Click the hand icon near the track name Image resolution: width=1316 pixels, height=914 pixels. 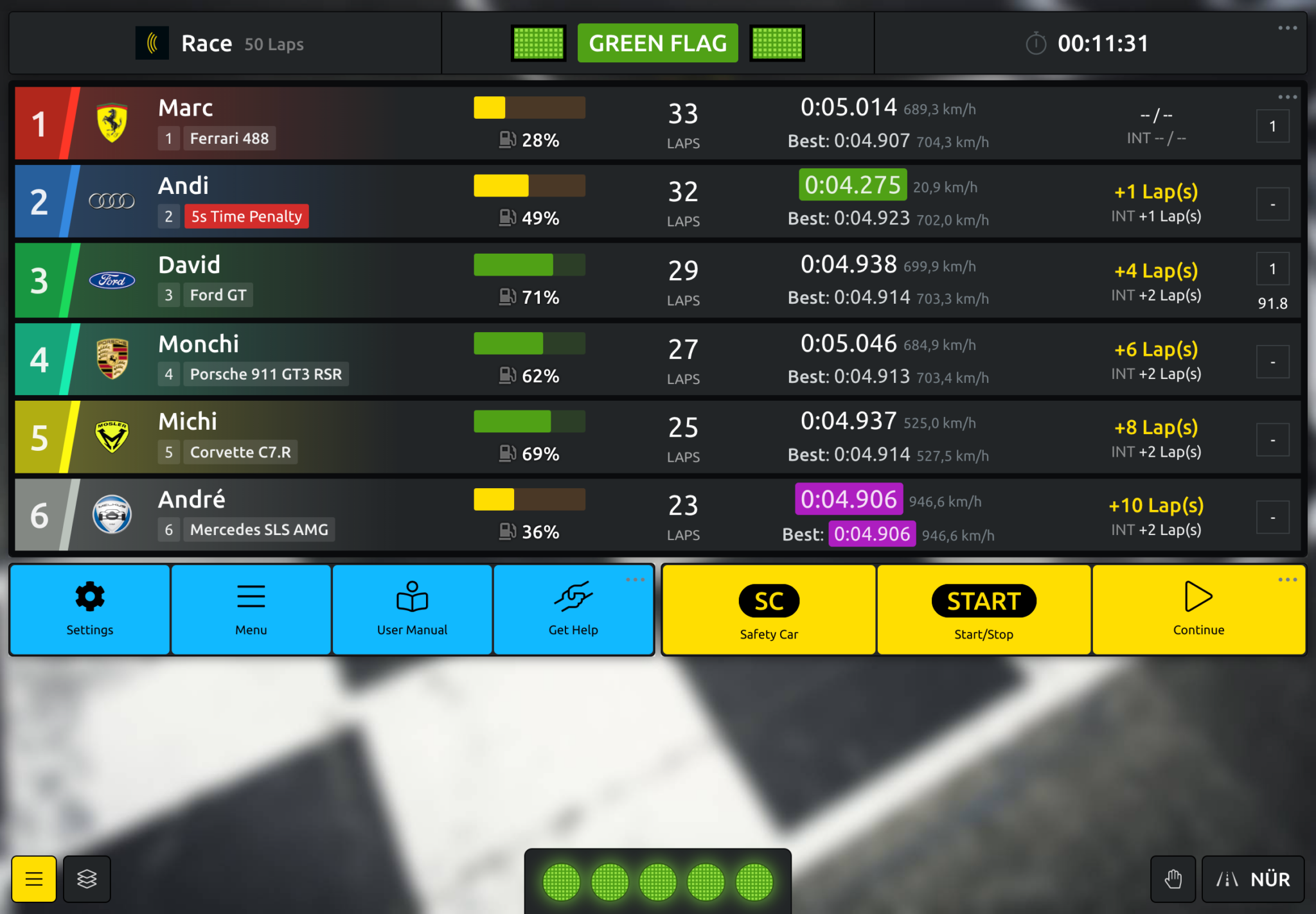(x=1173, y=879)
